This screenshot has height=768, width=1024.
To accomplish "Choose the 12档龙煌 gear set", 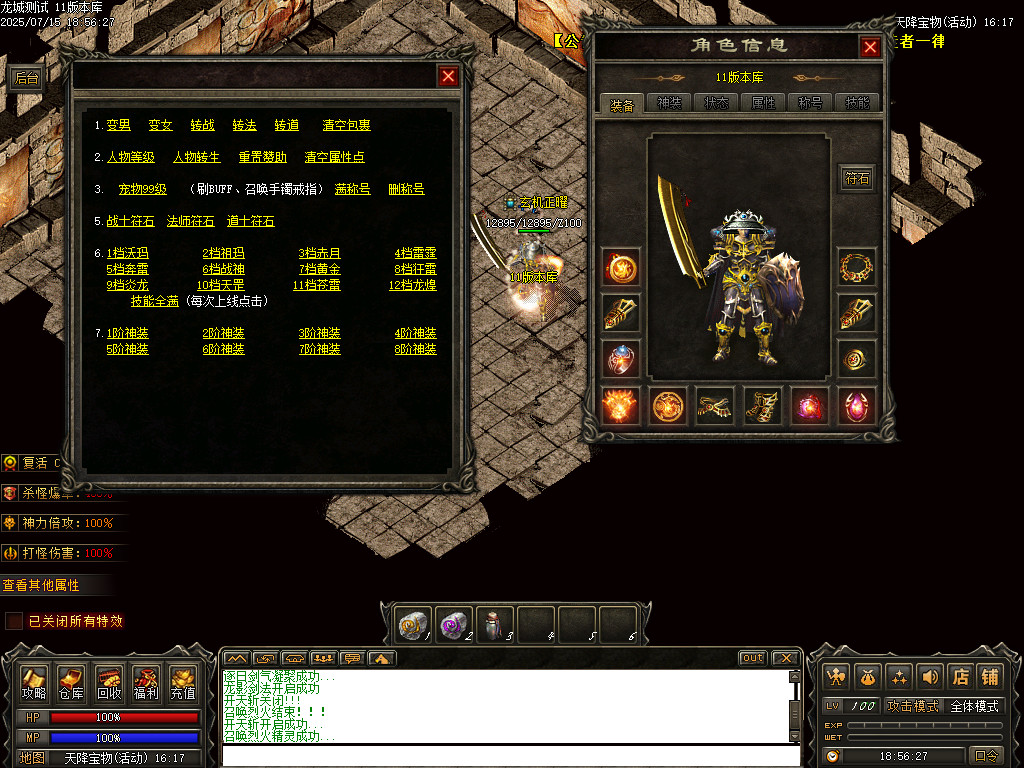I will [x=415, y=285].
